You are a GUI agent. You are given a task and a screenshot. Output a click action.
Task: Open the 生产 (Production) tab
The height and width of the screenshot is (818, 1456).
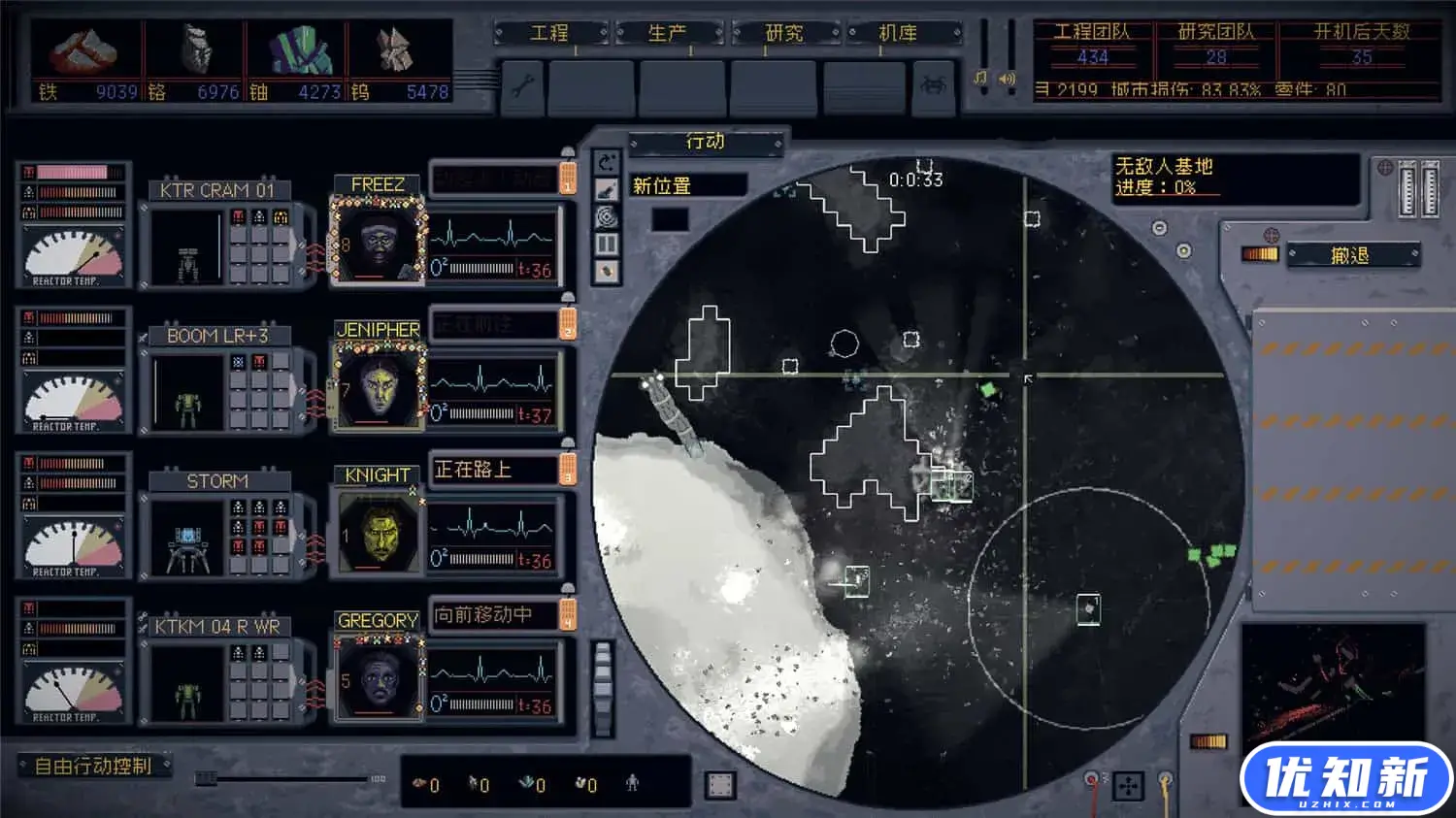coord(668,33)
